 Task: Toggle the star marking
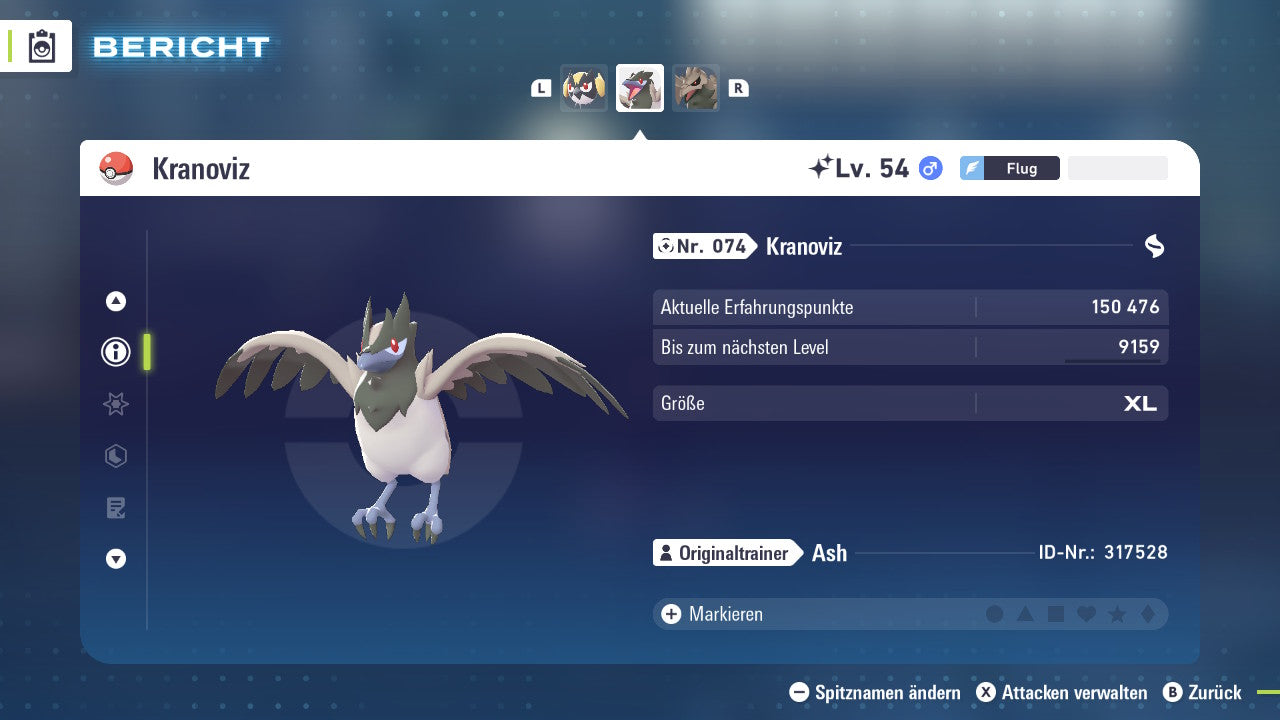coord(1117,613)
